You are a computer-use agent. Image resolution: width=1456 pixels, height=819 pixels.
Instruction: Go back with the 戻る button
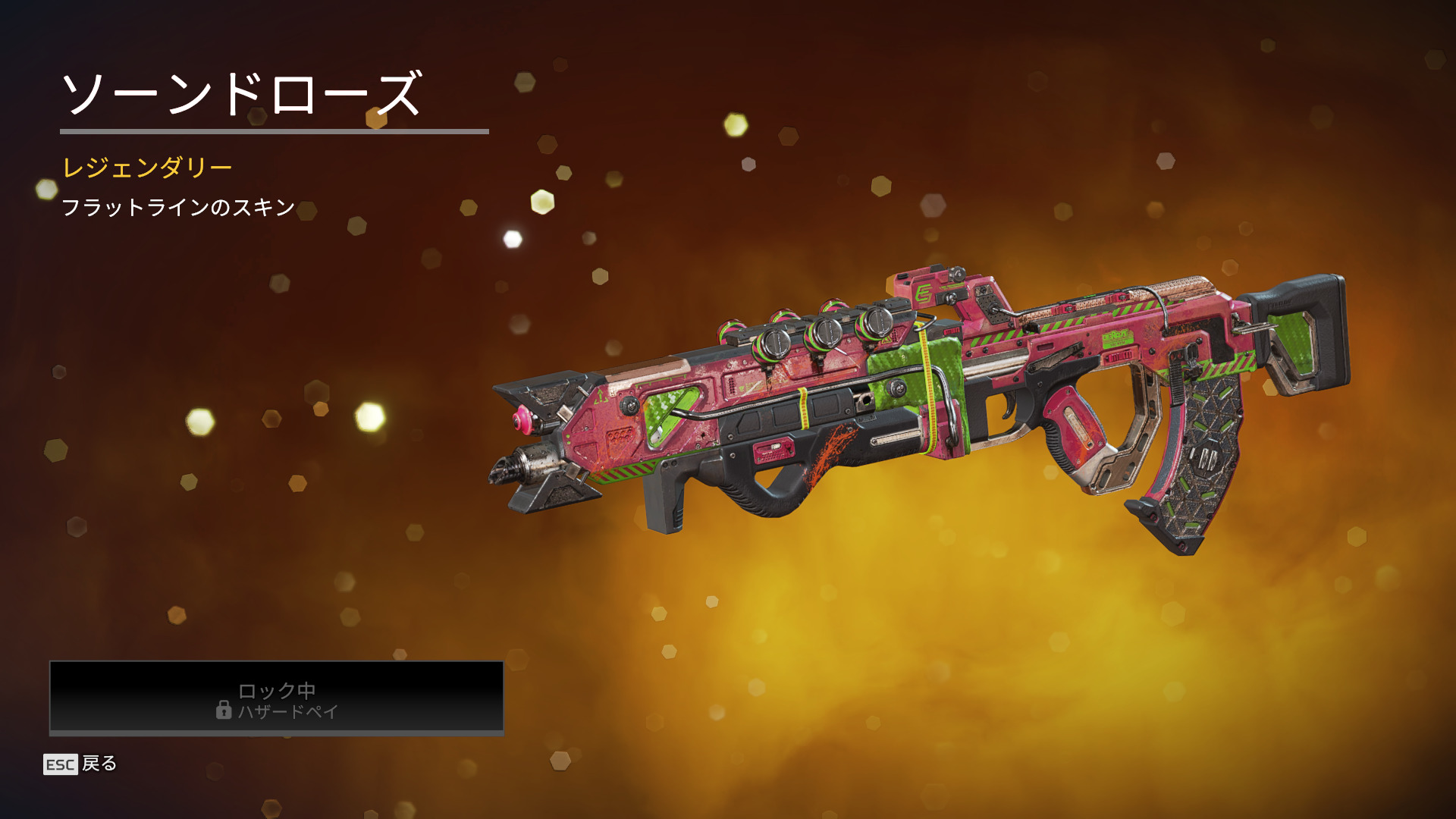pos(81,764)
